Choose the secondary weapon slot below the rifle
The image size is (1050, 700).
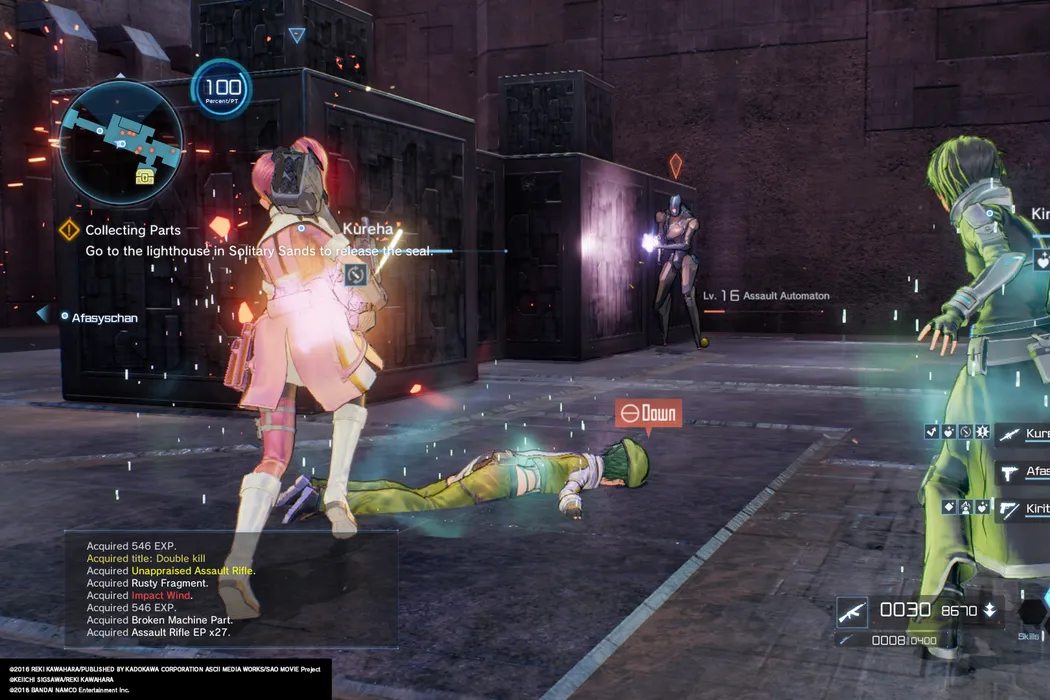[850, 640]
